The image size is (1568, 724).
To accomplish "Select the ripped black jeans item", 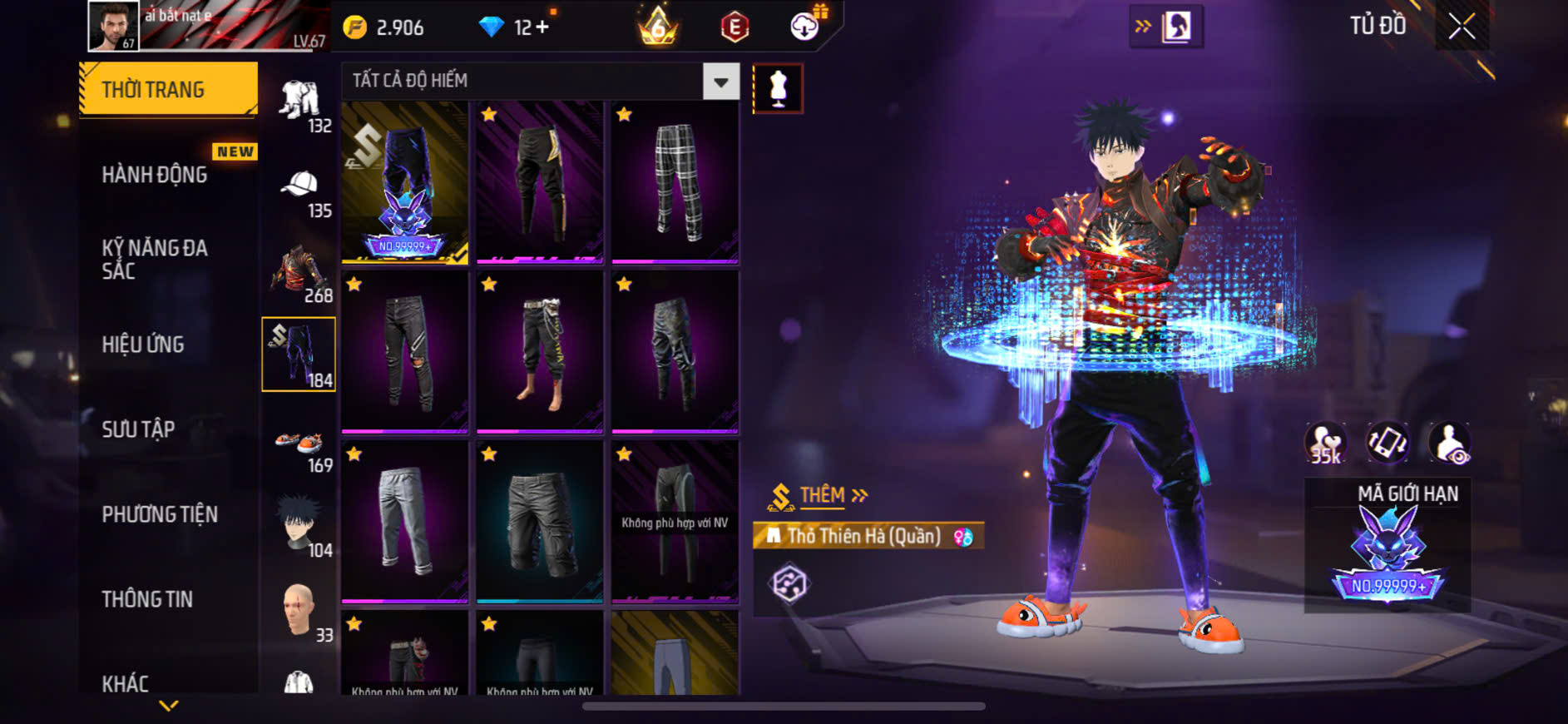I will pos(405,353).
